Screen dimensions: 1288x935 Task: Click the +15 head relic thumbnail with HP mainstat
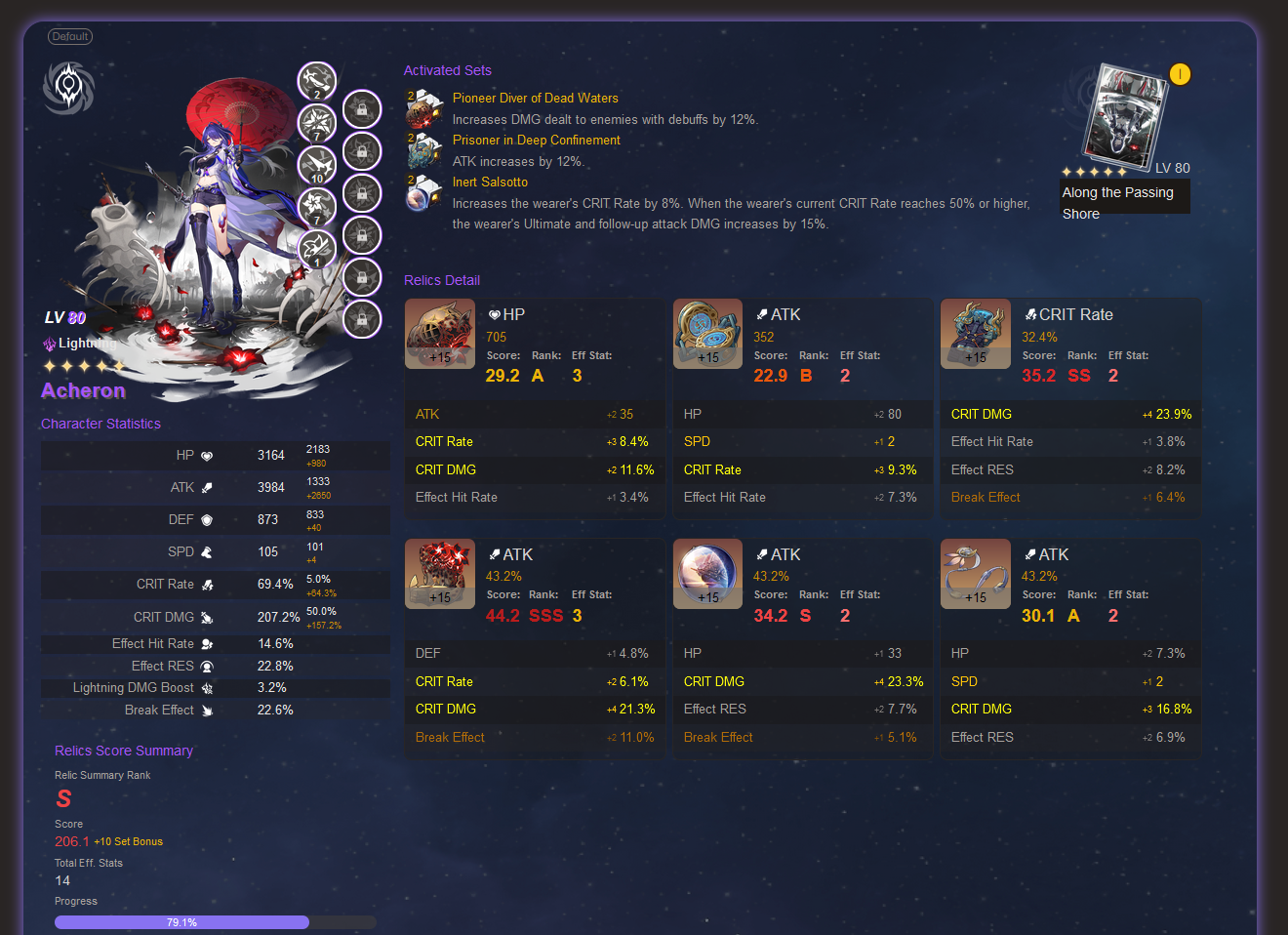[x=439, y=334]
